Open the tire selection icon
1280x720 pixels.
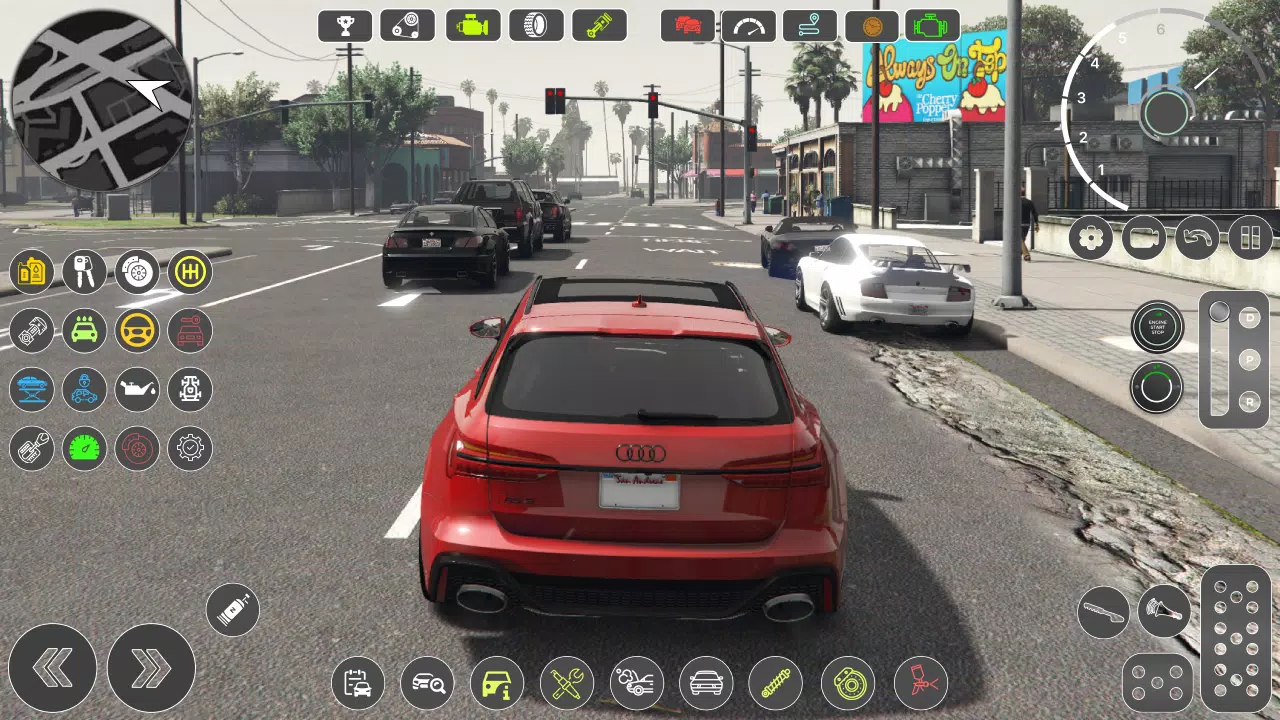[x=536, y=25]
